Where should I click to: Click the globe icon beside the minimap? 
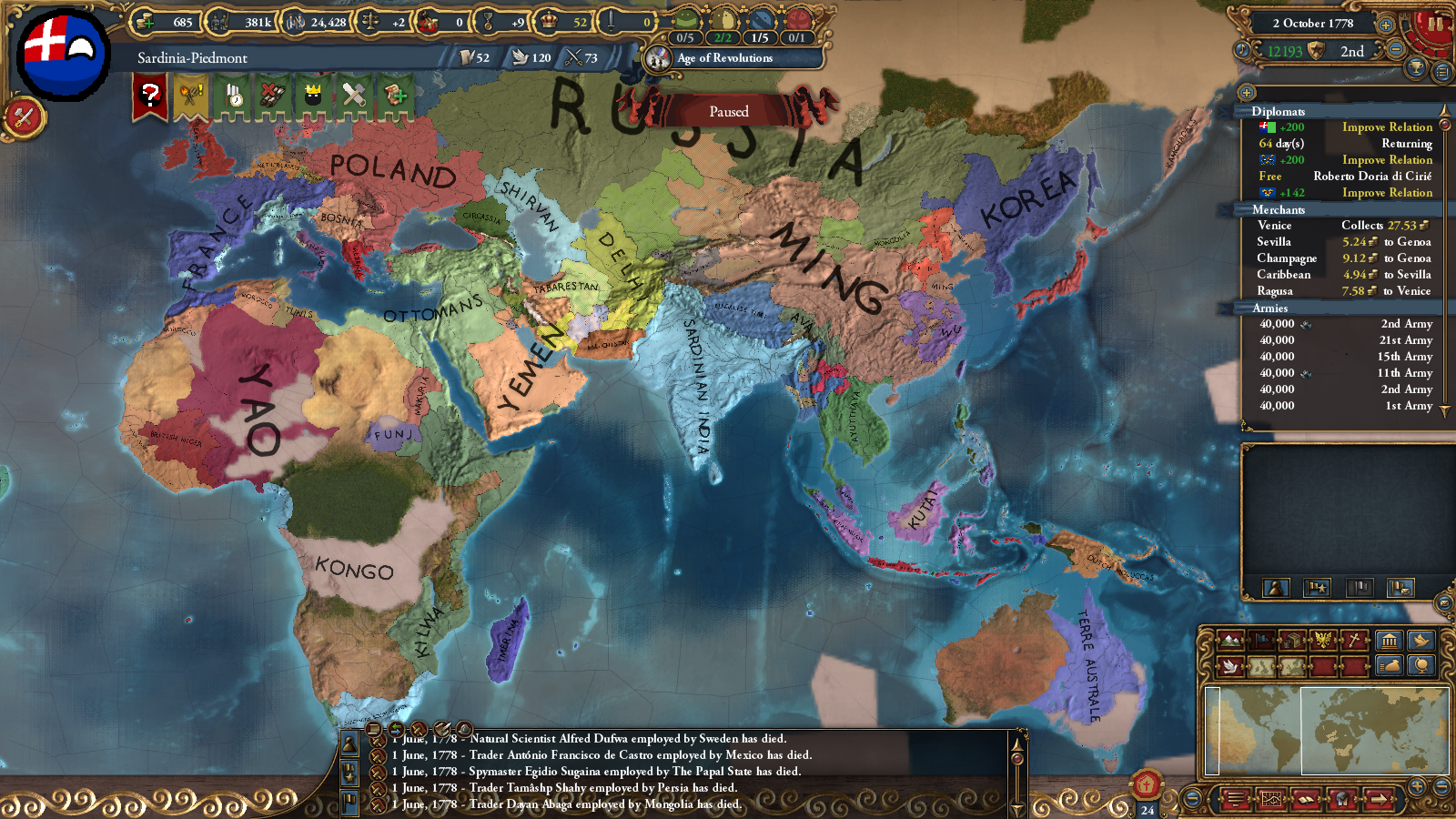(x=1421, y=666)
